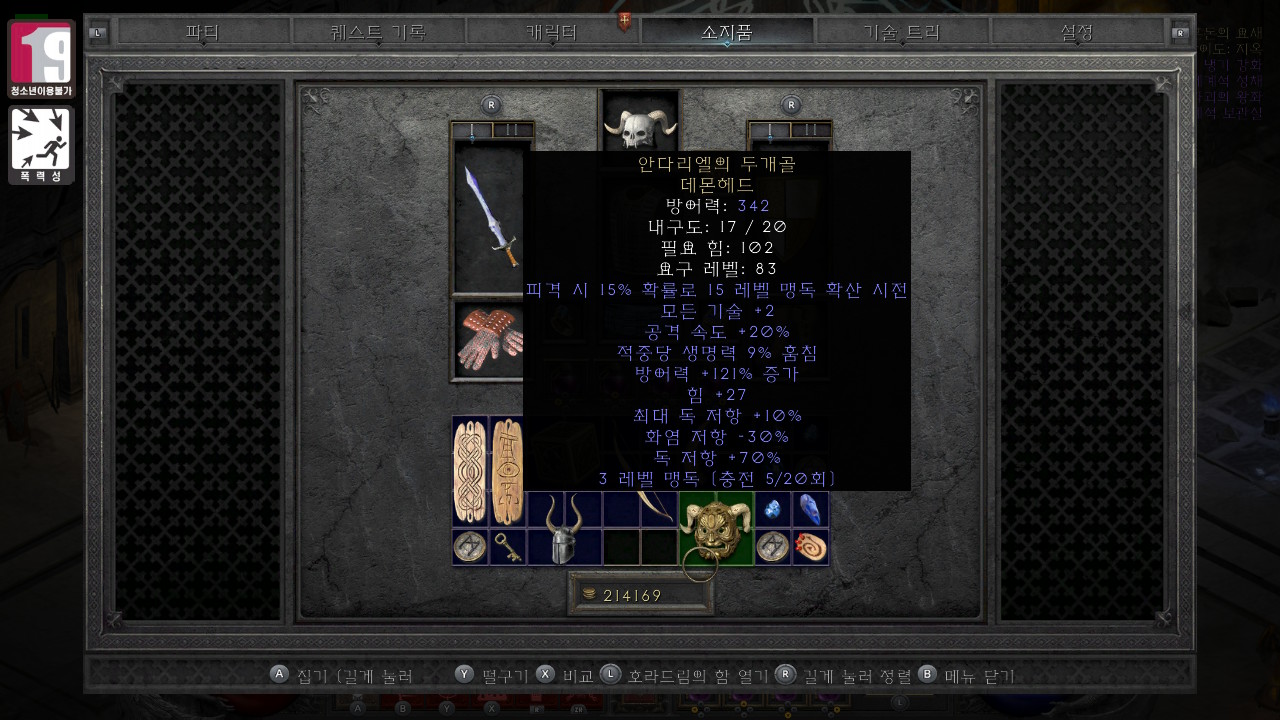
Task: Select the rune stone beside the key
Action: [x=470, y=547]
